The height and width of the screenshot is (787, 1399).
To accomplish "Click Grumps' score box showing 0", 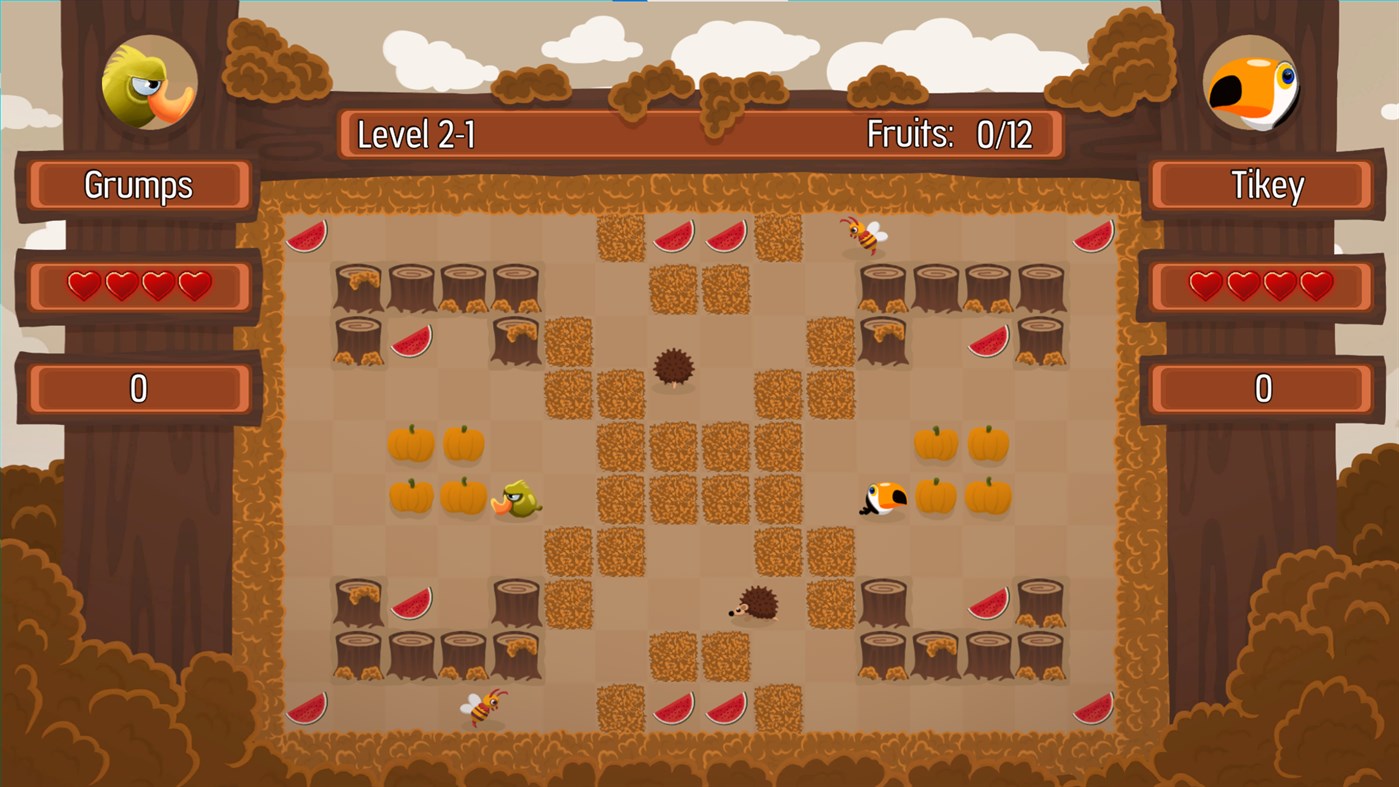I will (x=138, y=388).
